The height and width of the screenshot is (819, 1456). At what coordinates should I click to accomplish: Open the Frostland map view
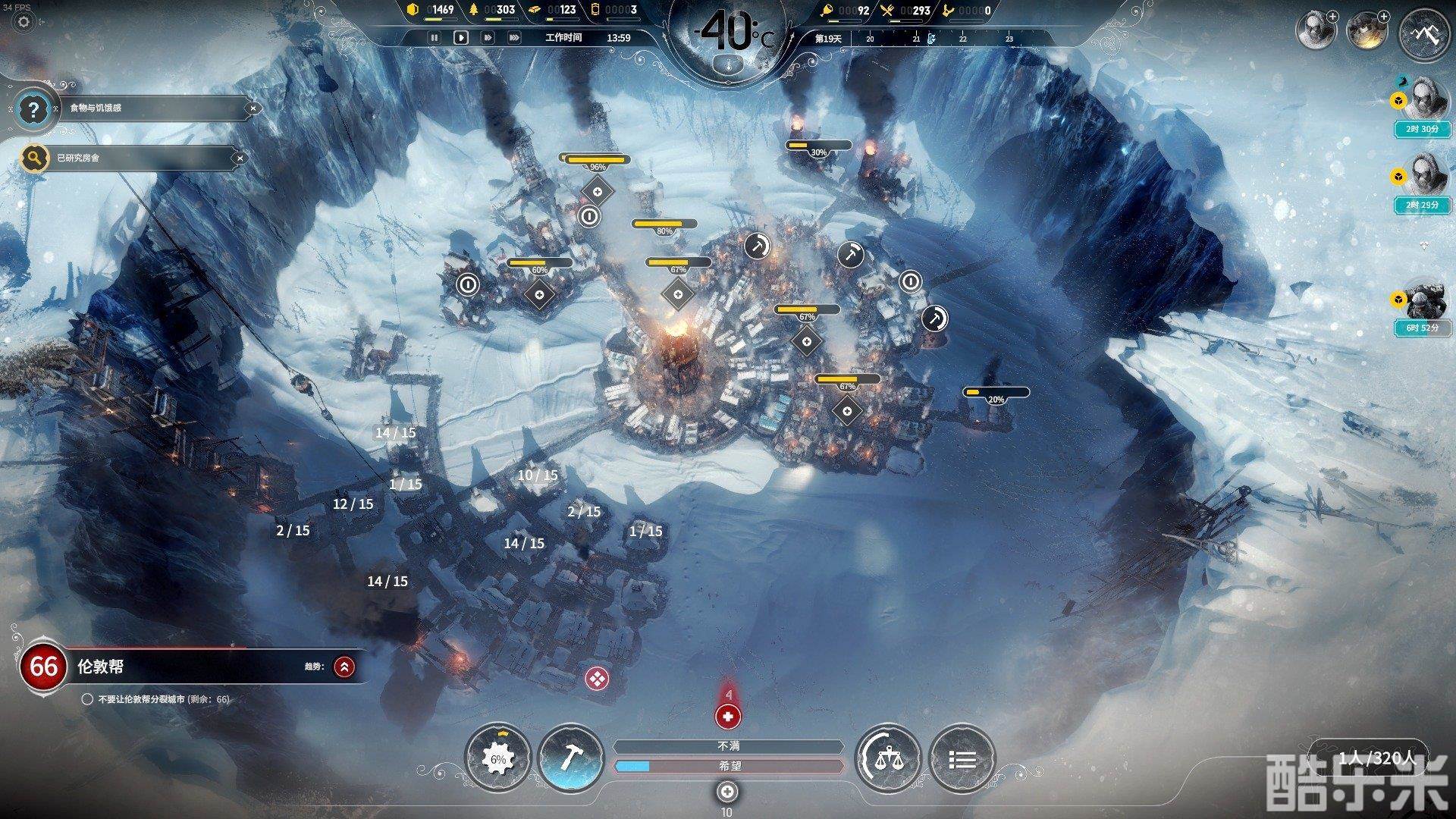coord(1423,33)
